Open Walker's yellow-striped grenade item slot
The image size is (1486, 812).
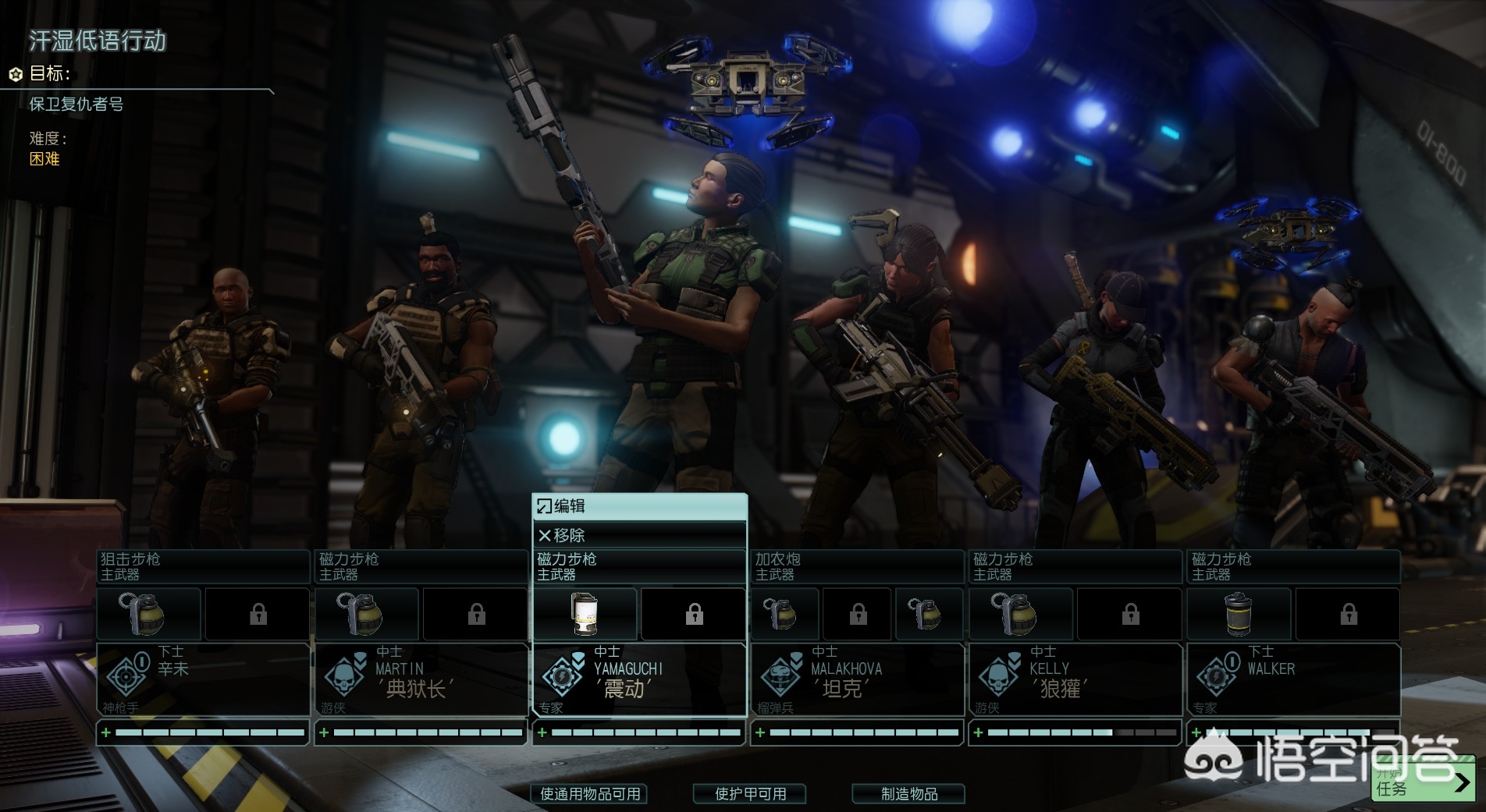(1239, 614)
